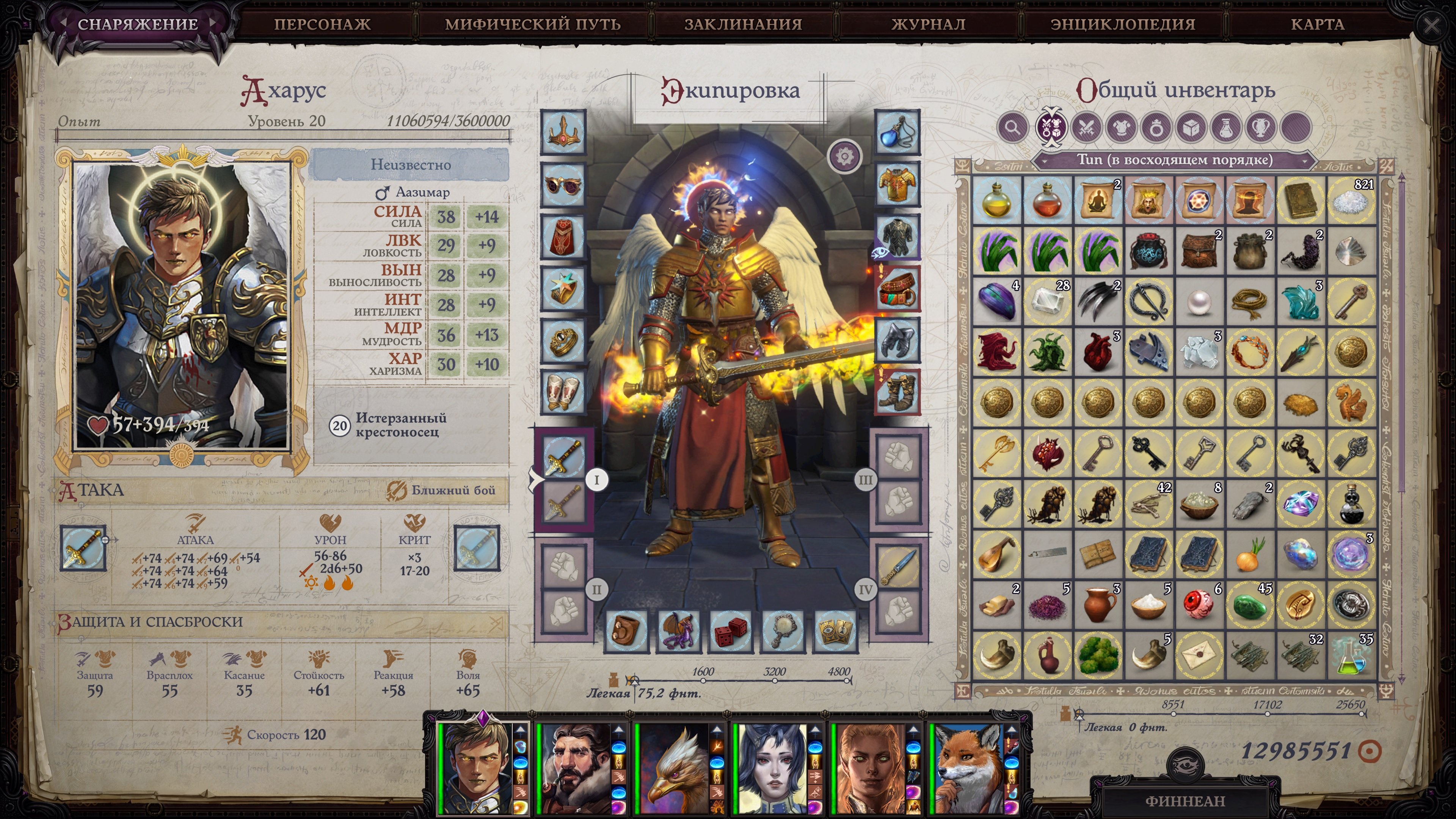Select the equipped crown helmet slot

click(563, 132)
